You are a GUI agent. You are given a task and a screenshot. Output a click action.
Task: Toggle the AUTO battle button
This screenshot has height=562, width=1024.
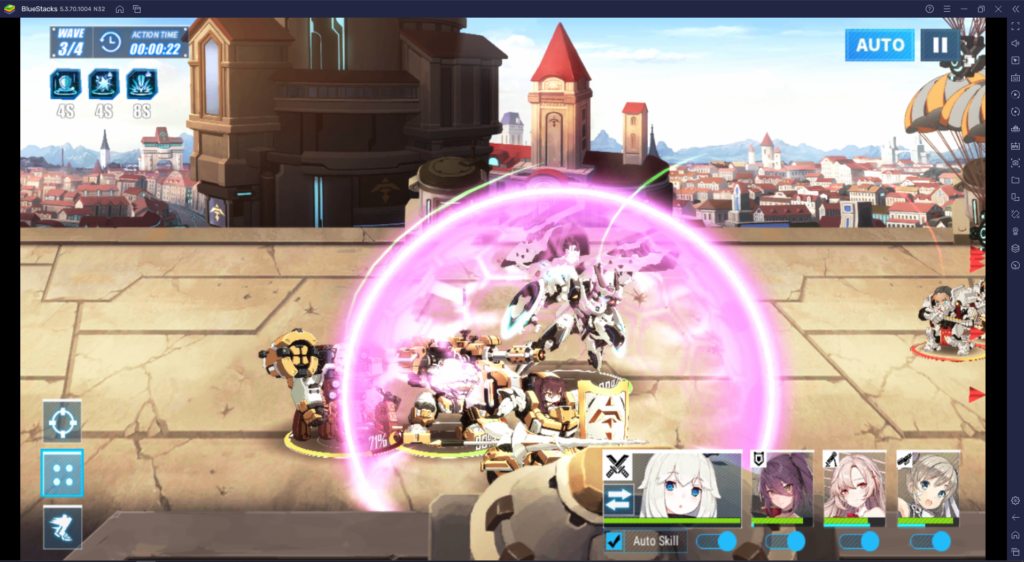coord(879,45)
